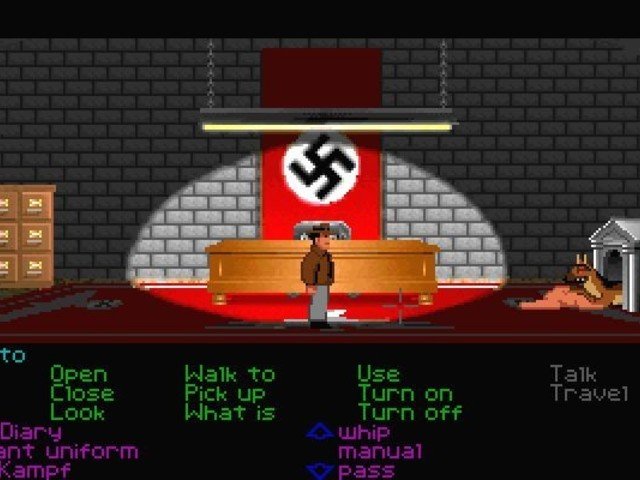The width and height of the screenshot is (640, 480).
Task: Activate the Look verb
Action: click(x=77, y=412)
